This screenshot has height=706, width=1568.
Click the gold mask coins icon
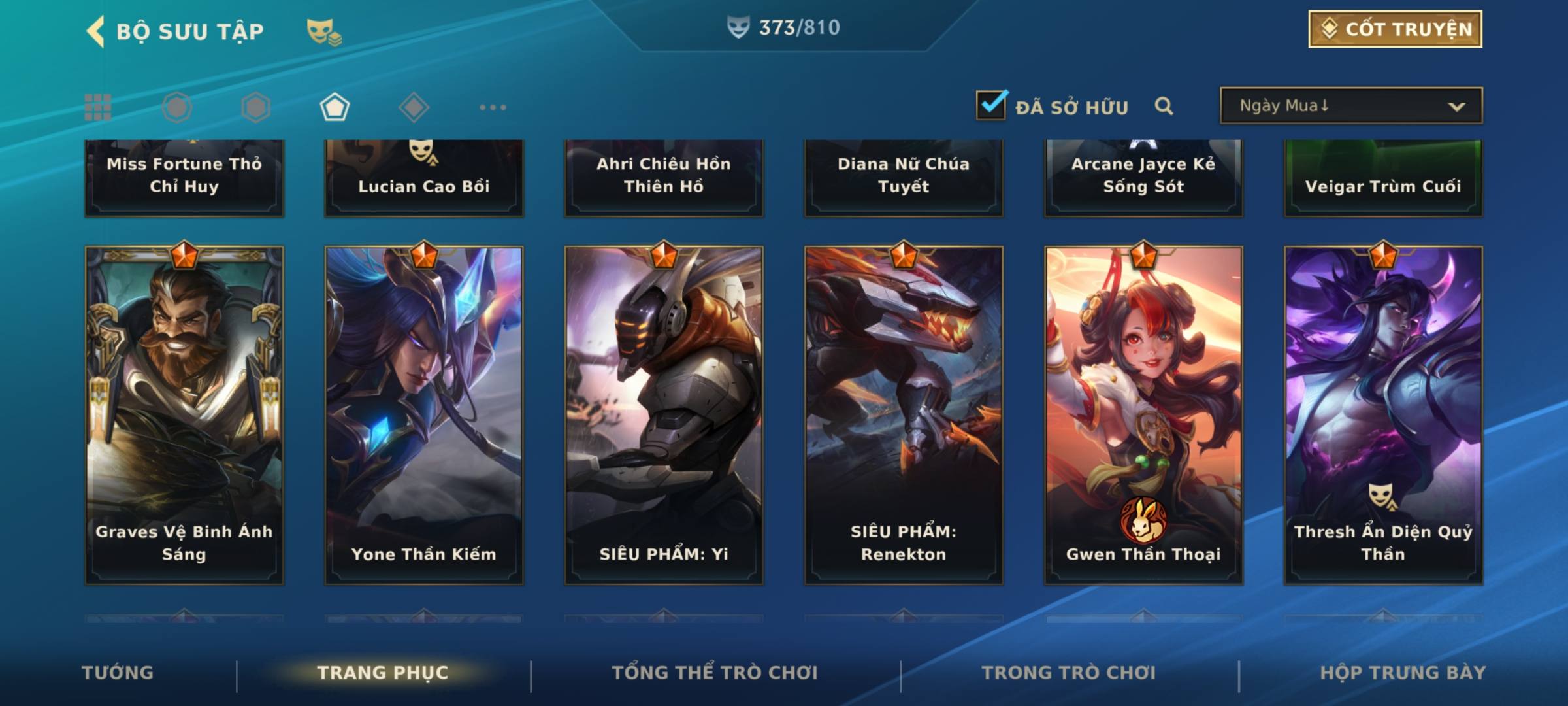coord(324,32)
